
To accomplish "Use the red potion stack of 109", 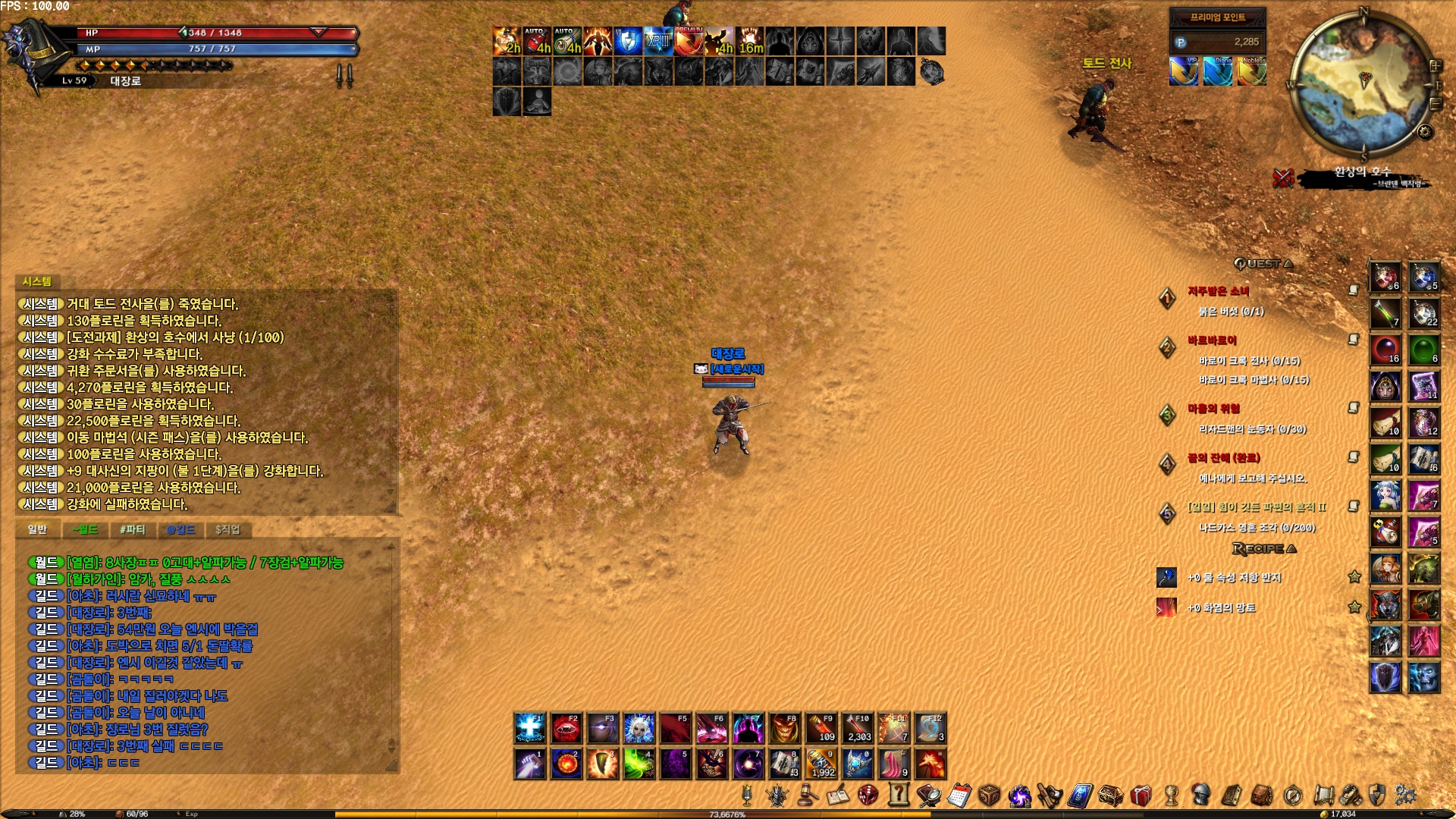I will [821, 728].
